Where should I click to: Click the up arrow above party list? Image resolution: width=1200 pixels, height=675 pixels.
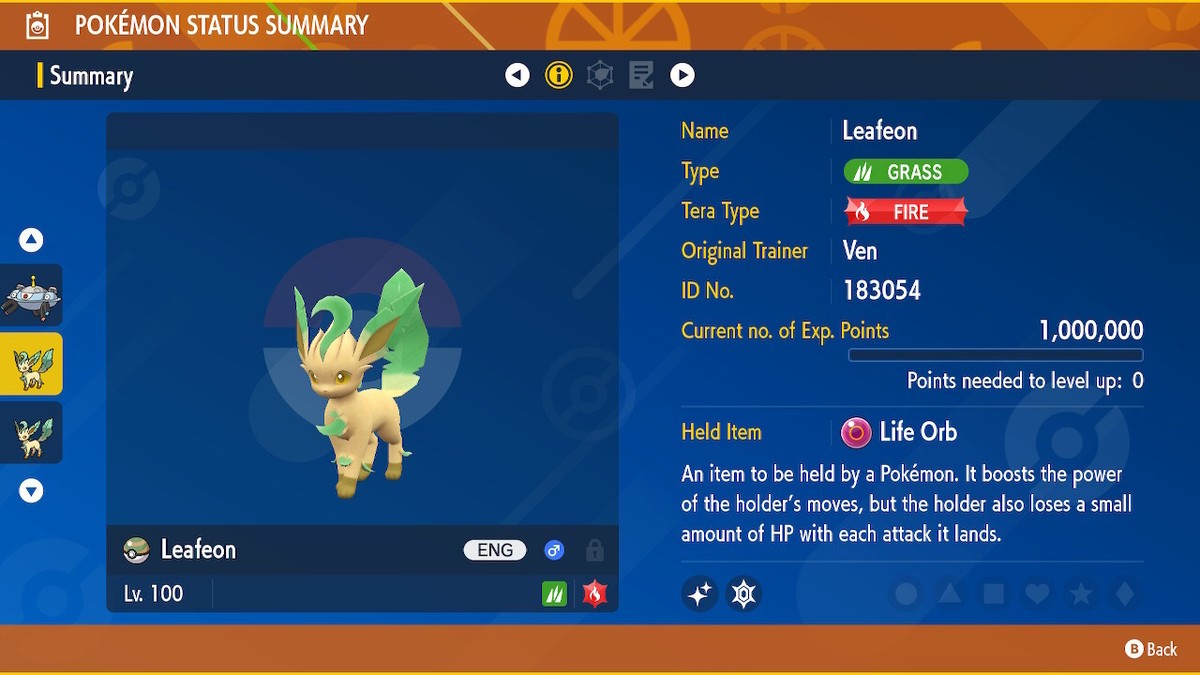tap(32, 240)
